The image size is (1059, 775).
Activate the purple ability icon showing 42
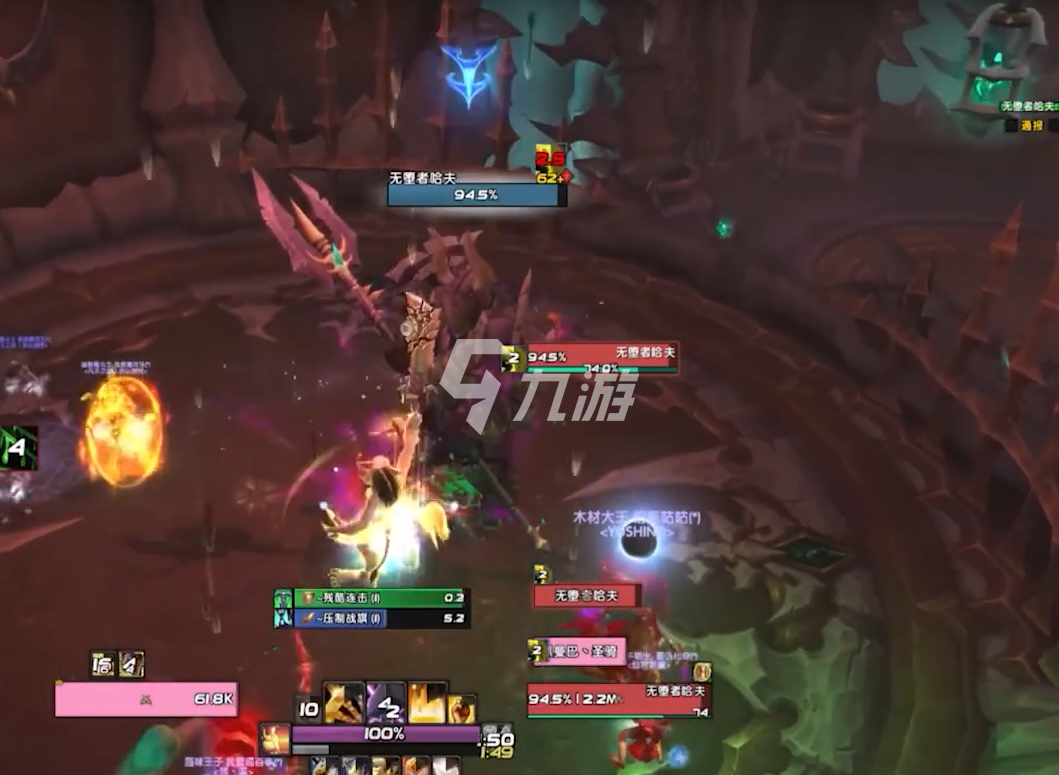coord(386,703)
